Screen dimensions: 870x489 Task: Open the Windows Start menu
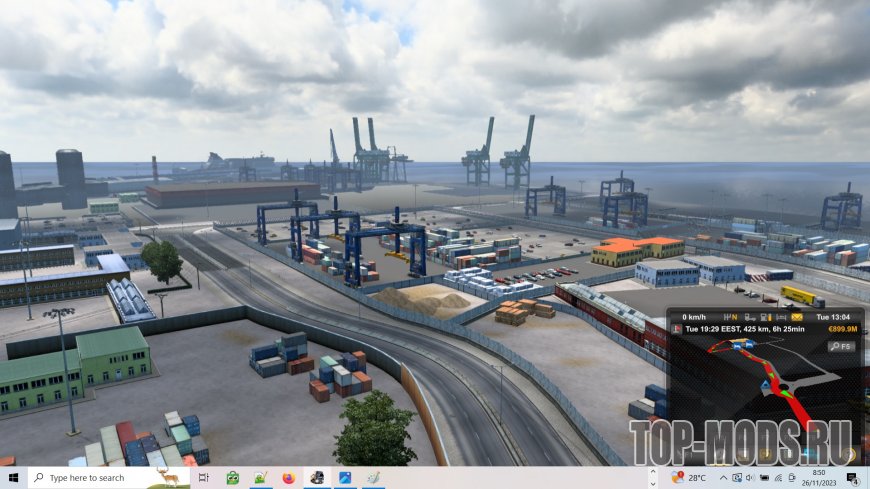click(x=11, y=478)
